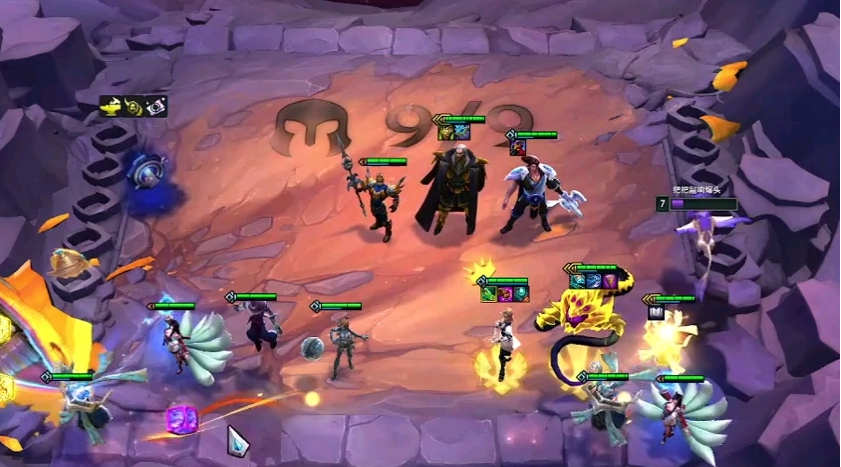Inspect the green item icon above the caped champion
Viewport: 841px width, 467px height.
pyautogui.click(x=446, y=132)
